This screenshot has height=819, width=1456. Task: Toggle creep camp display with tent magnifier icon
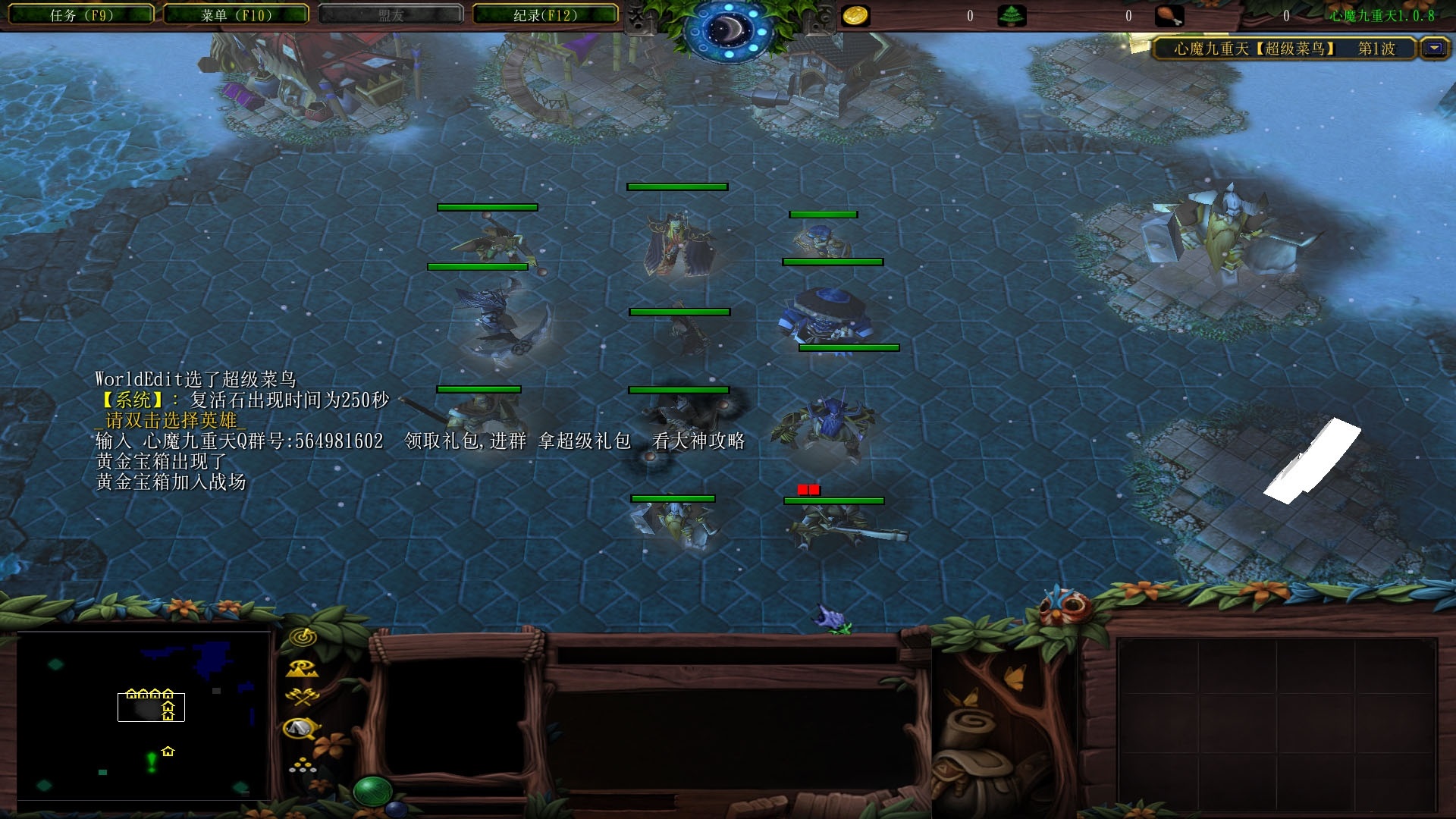301,729
